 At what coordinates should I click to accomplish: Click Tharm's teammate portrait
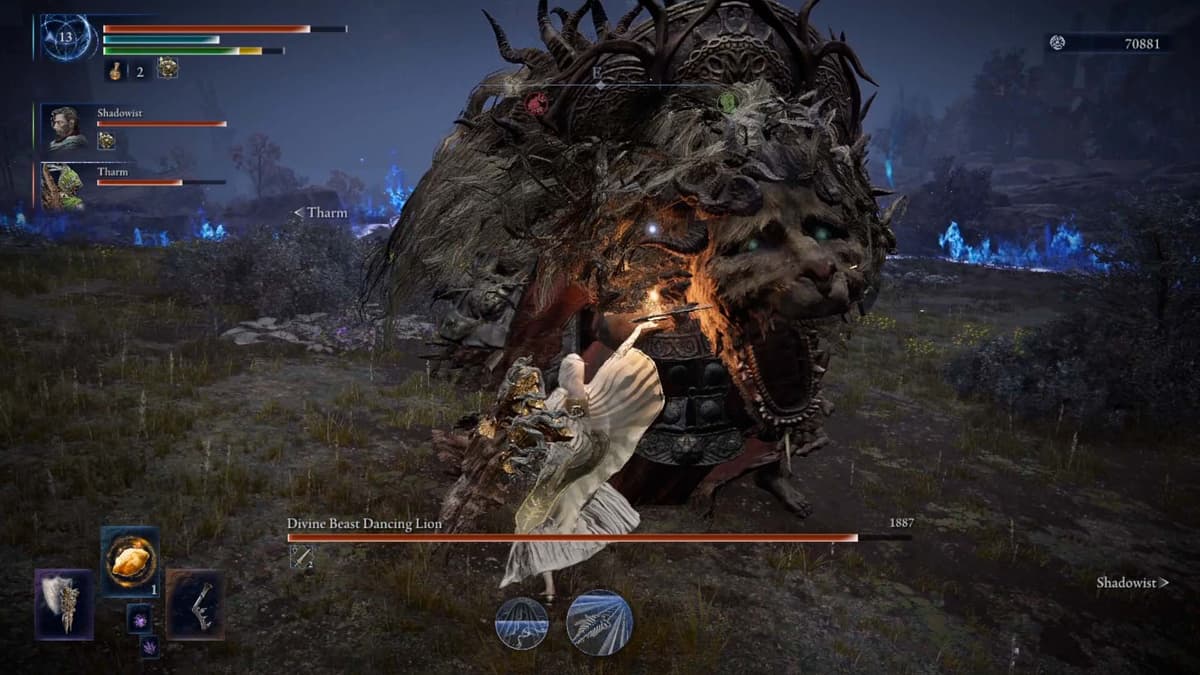pos(63,186)
